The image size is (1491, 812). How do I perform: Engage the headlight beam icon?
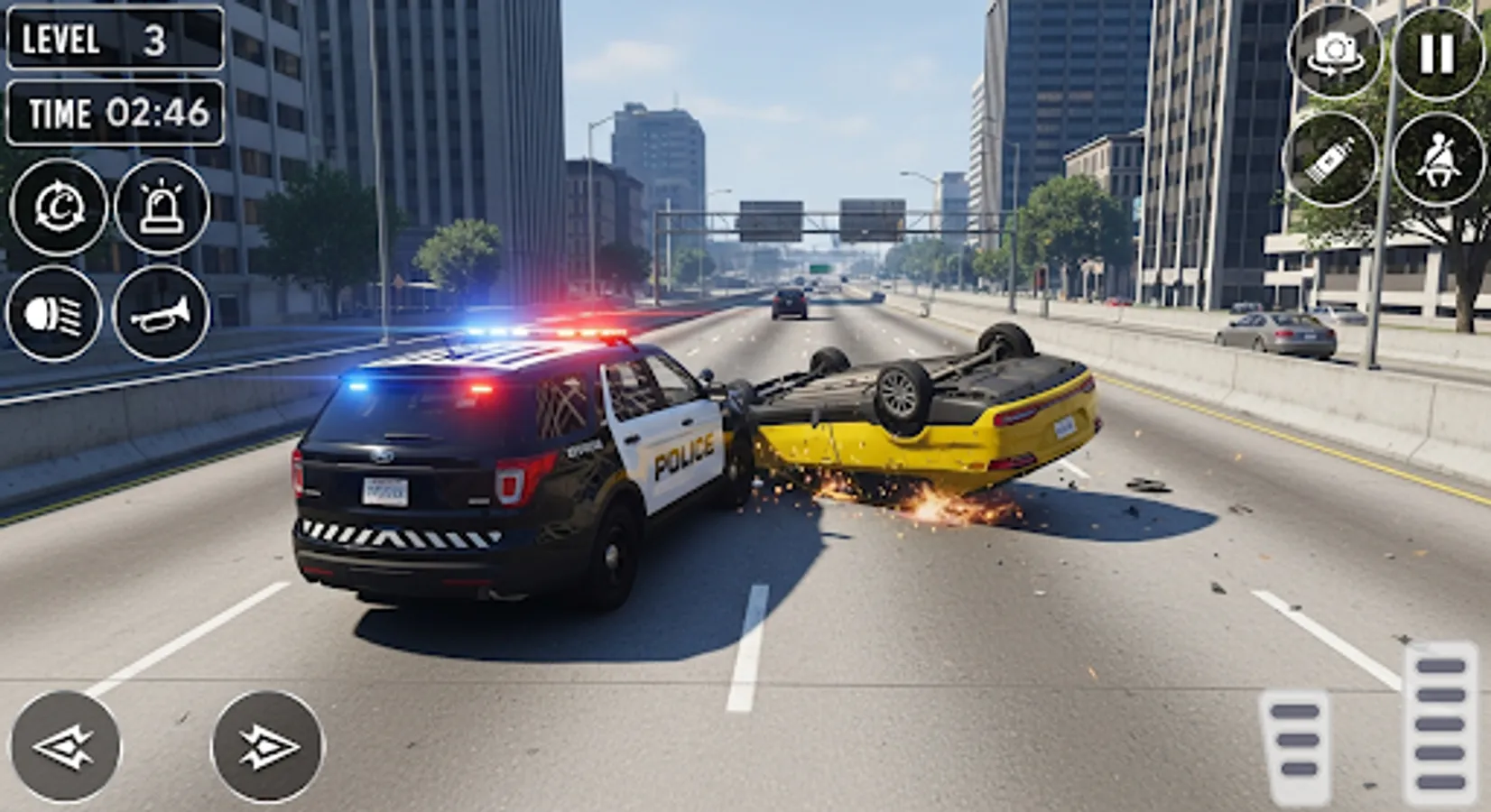[x=57, y=312]
